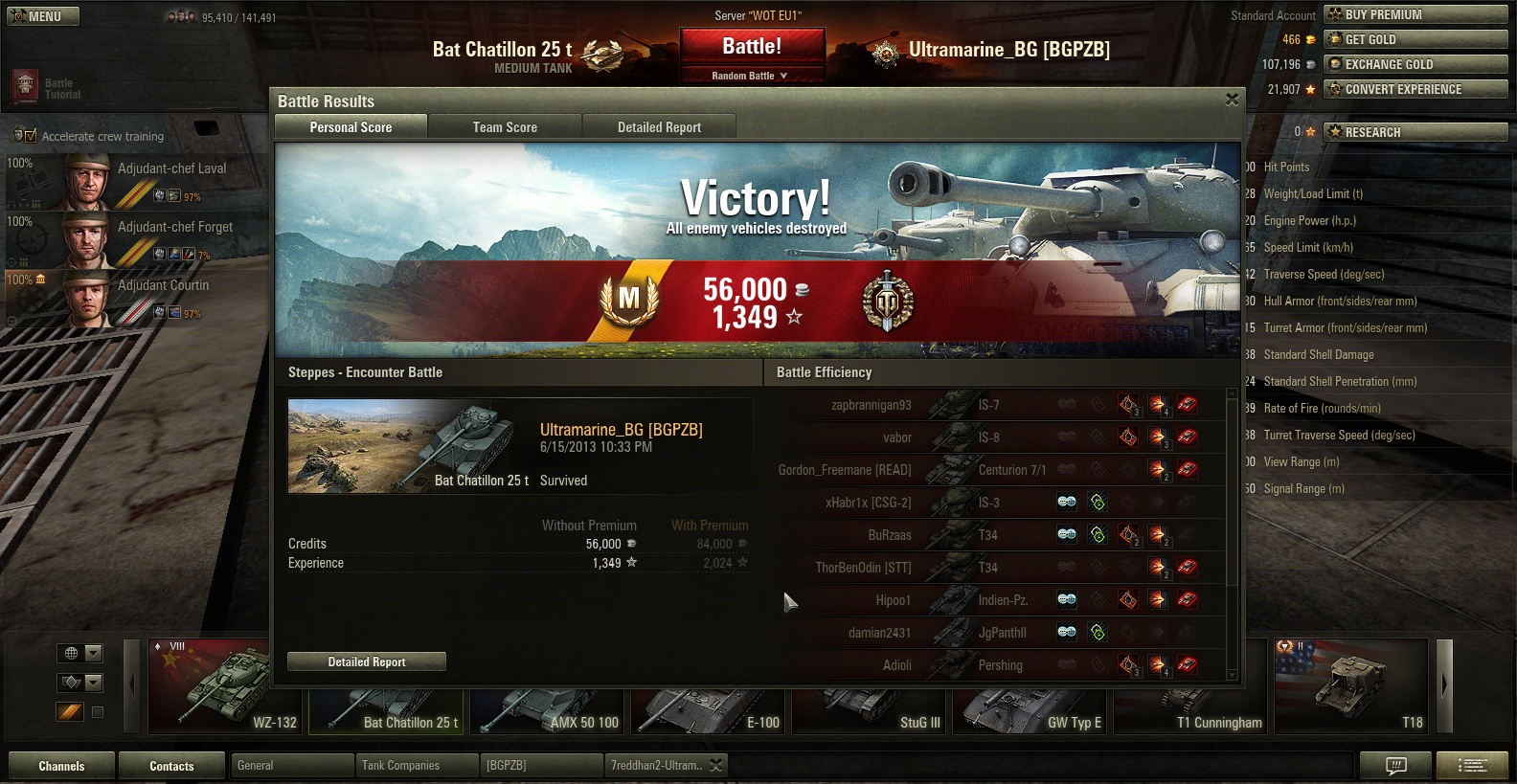This screenshot has height=784, width=1517.
Task: Select the Personal Score tab
Action: [351, 127]
